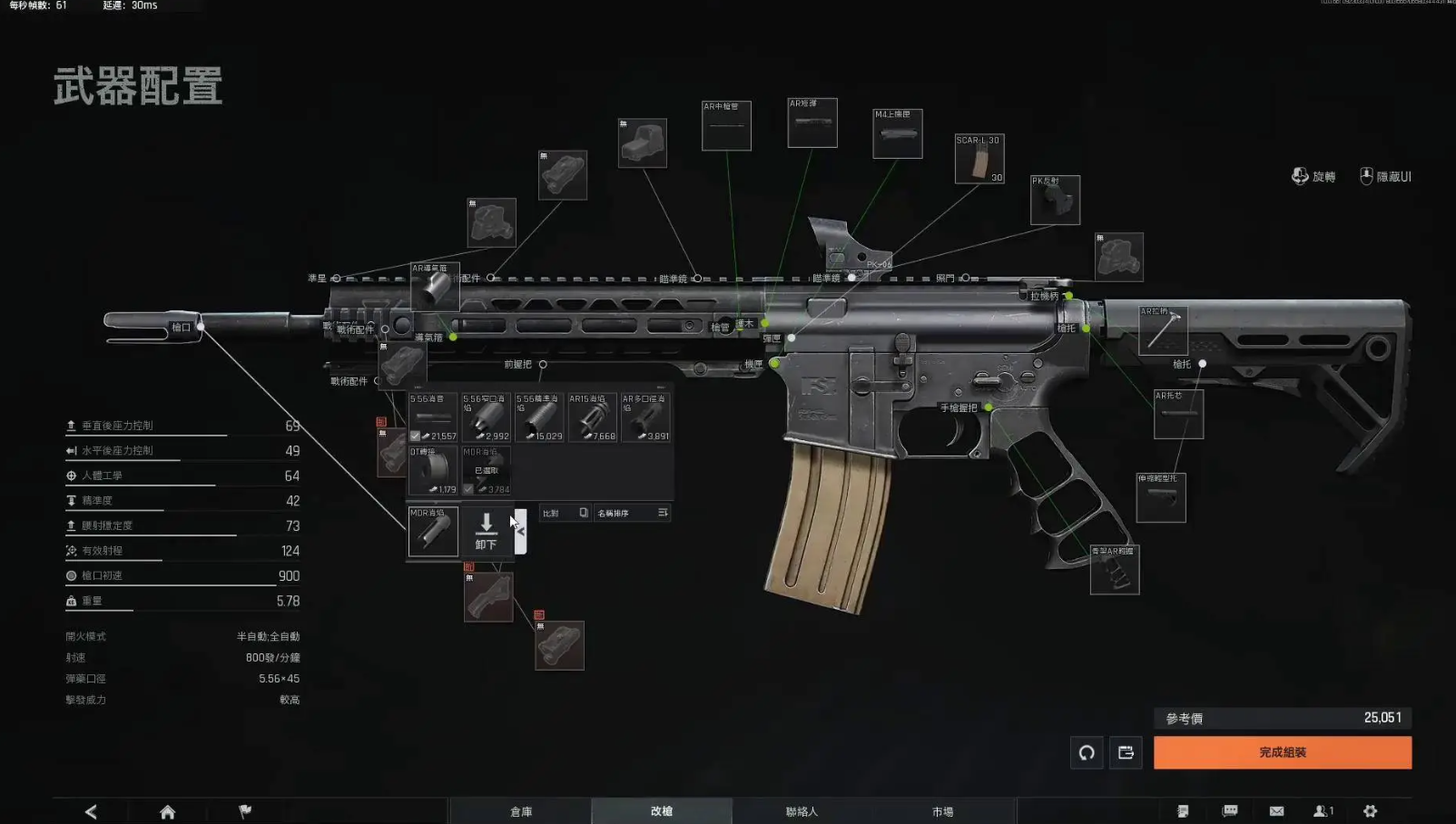Choose the 5.56 消音 suppressor option

coord(432,417)
